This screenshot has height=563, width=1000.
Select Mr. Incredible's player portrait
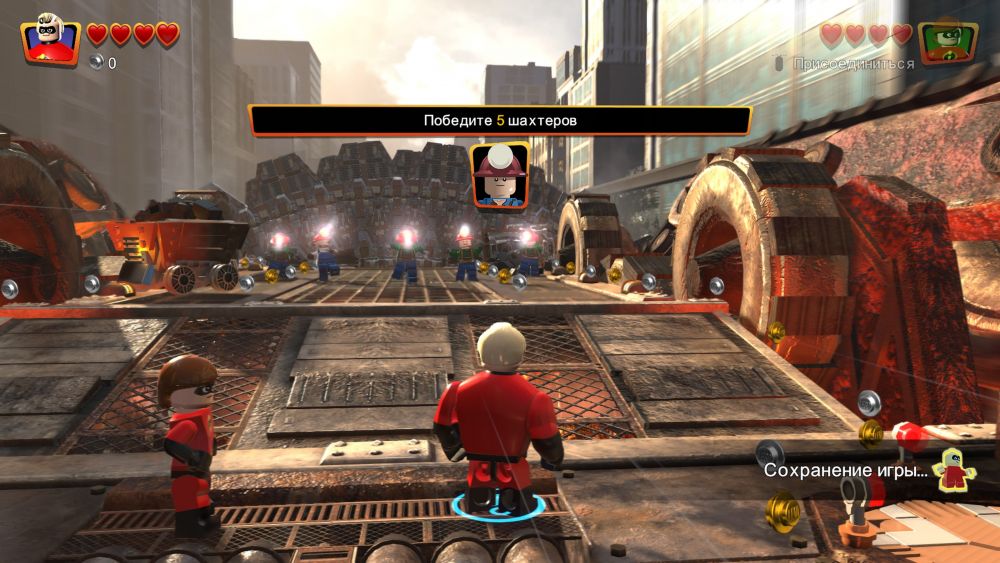pyautogui.click(x=51, y=37)
